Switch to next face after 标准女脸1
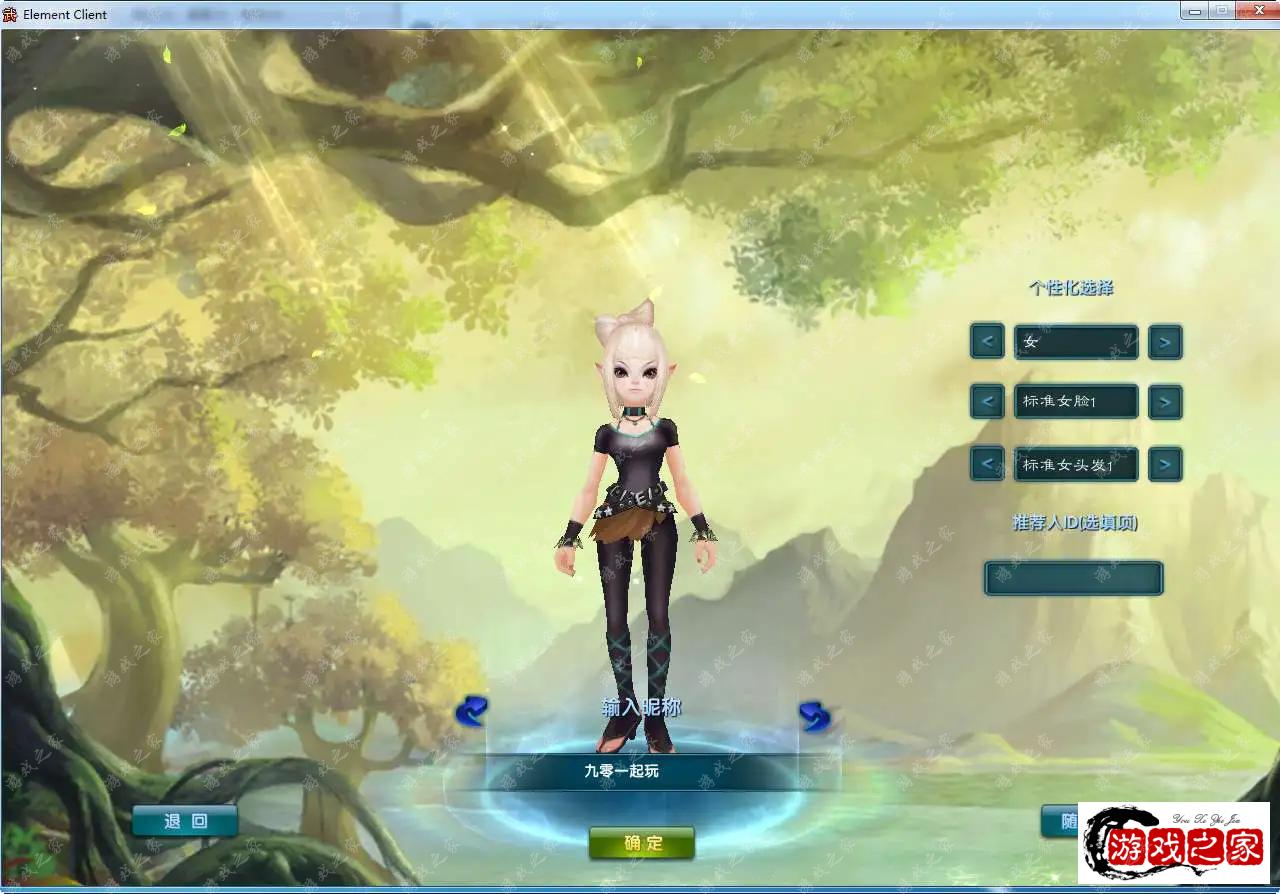This screenshot has width=1280, height=894. pyautogui.click(x=1165, y=402)
